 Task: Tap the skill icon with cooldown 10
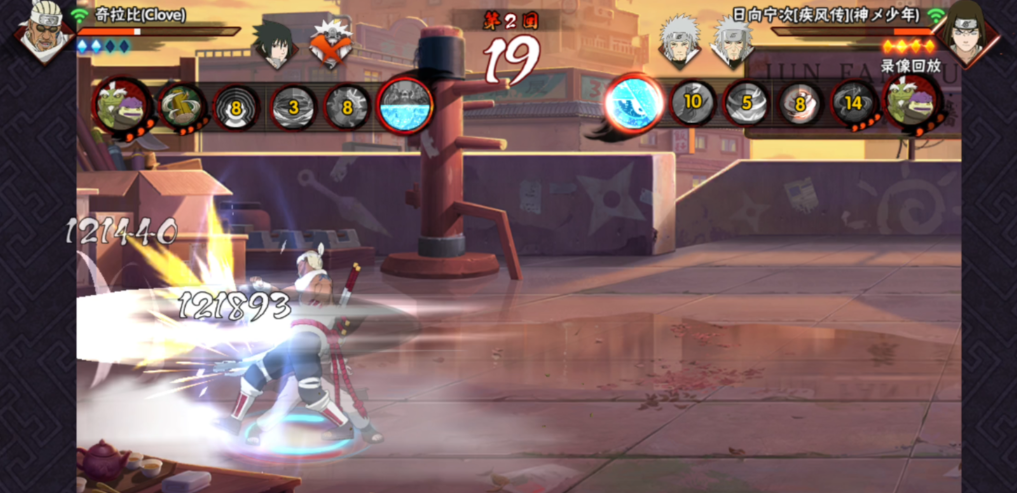click(x=693, y=103)
